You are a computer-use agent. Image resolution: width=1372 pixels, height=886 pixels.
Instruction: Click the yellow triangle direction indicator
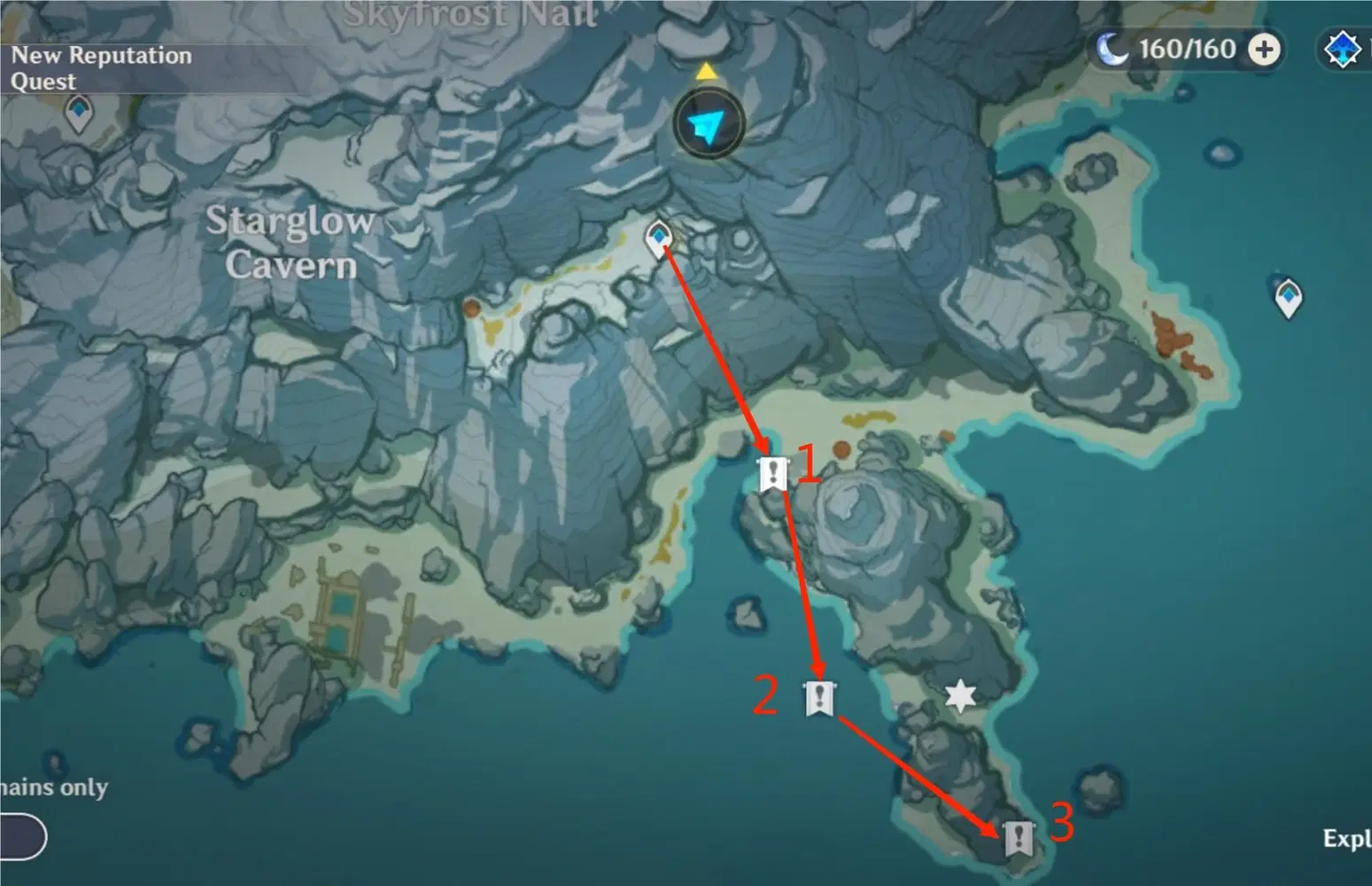click(706, 70)
